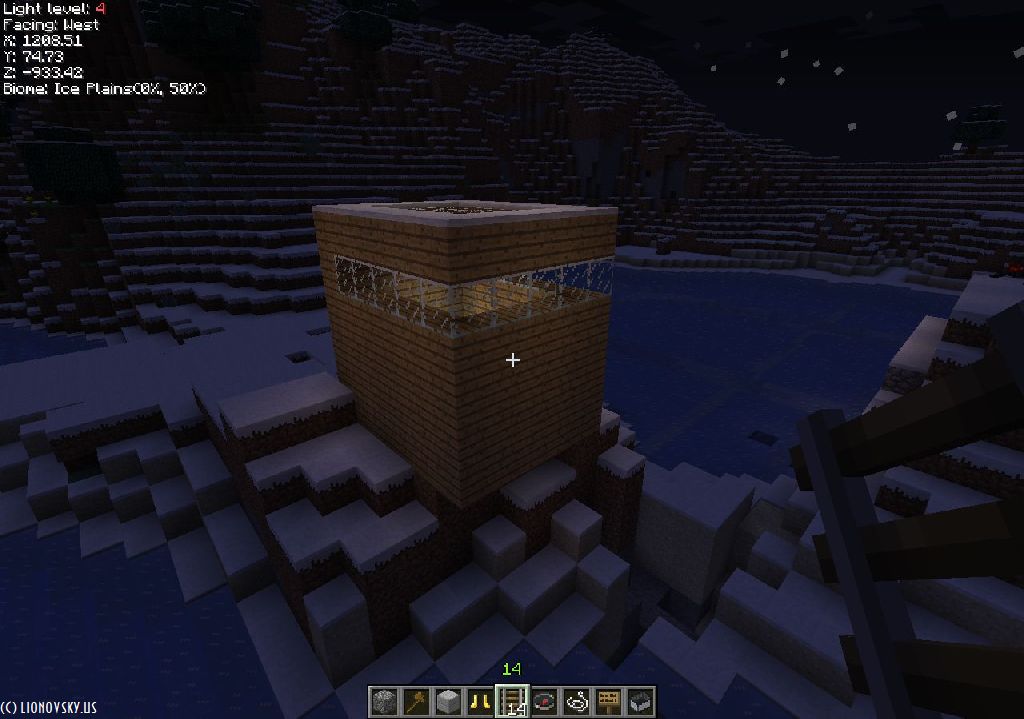Screen dimensions: 1024x719
Task: Select the gravel block hotbar slot
Action: (x=384, y=701)
